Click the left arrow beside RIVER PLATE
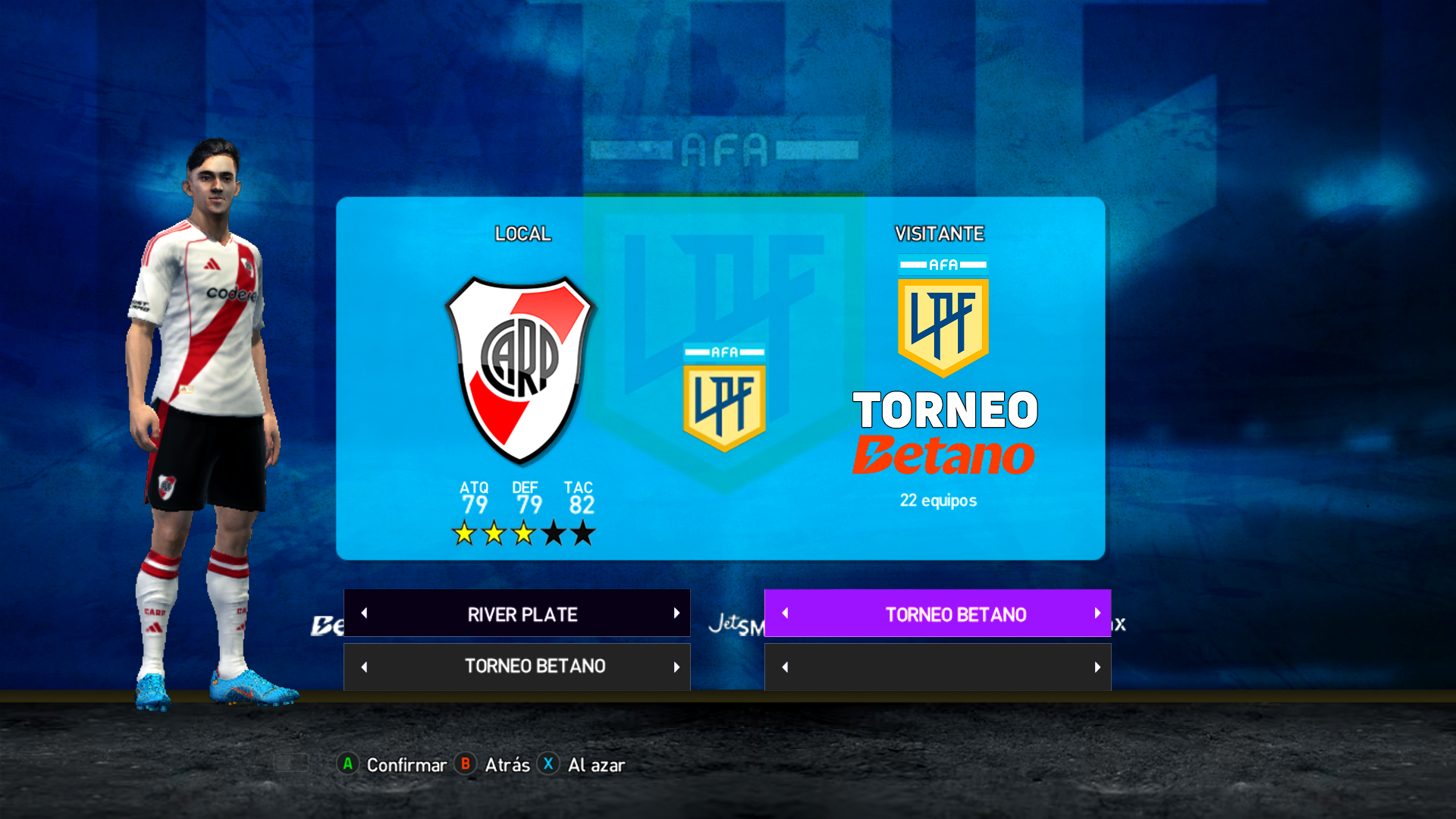 coord(364,613)
